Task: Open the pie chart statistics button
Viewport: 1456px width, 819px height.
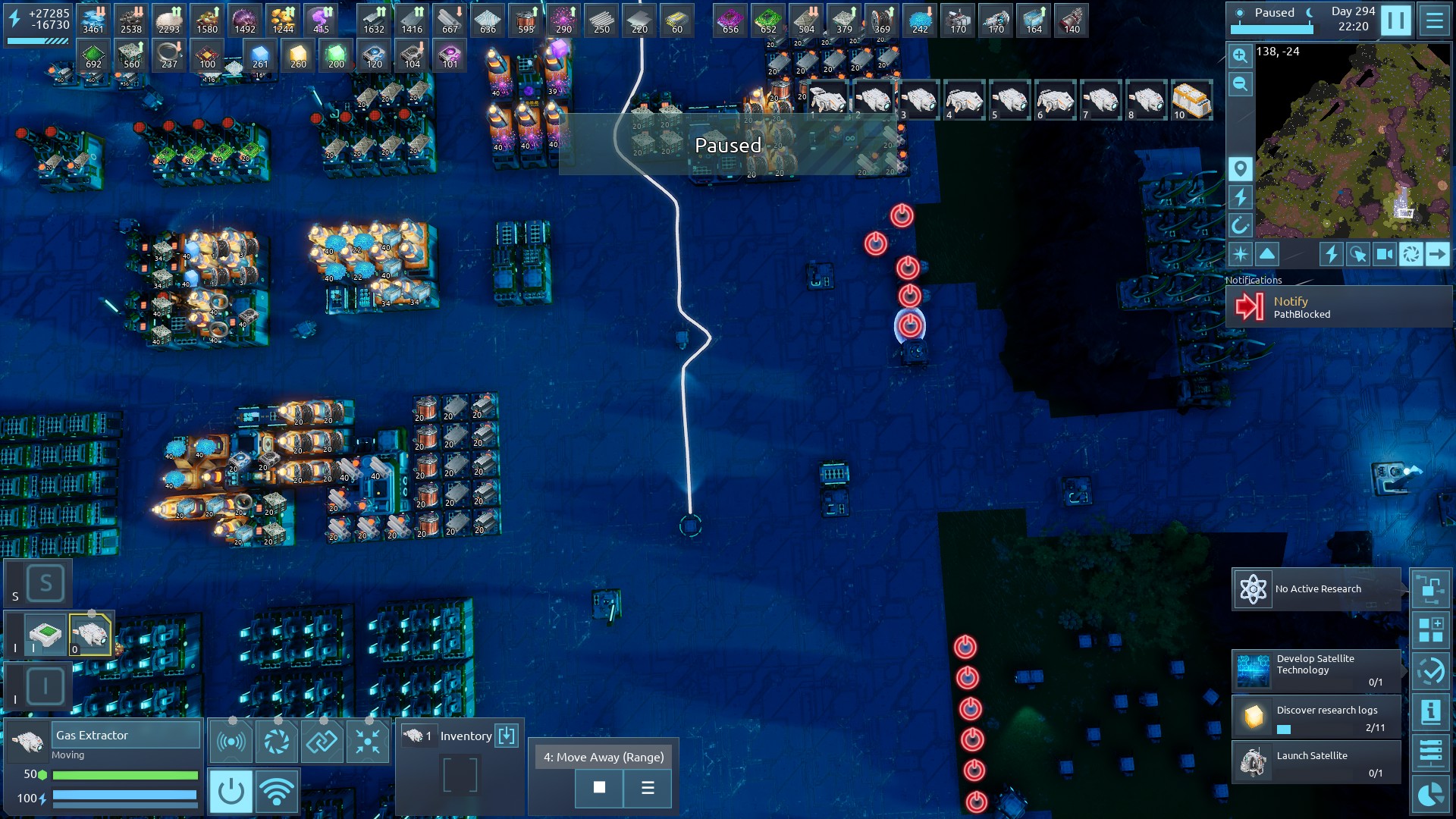Action: [x=1430, y=795]
